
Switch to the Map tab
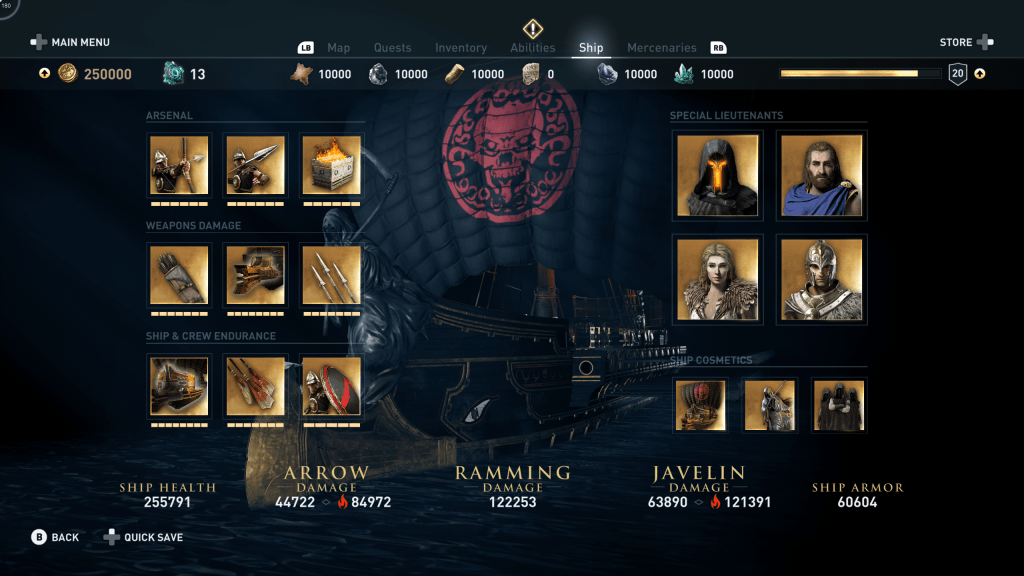338,48
